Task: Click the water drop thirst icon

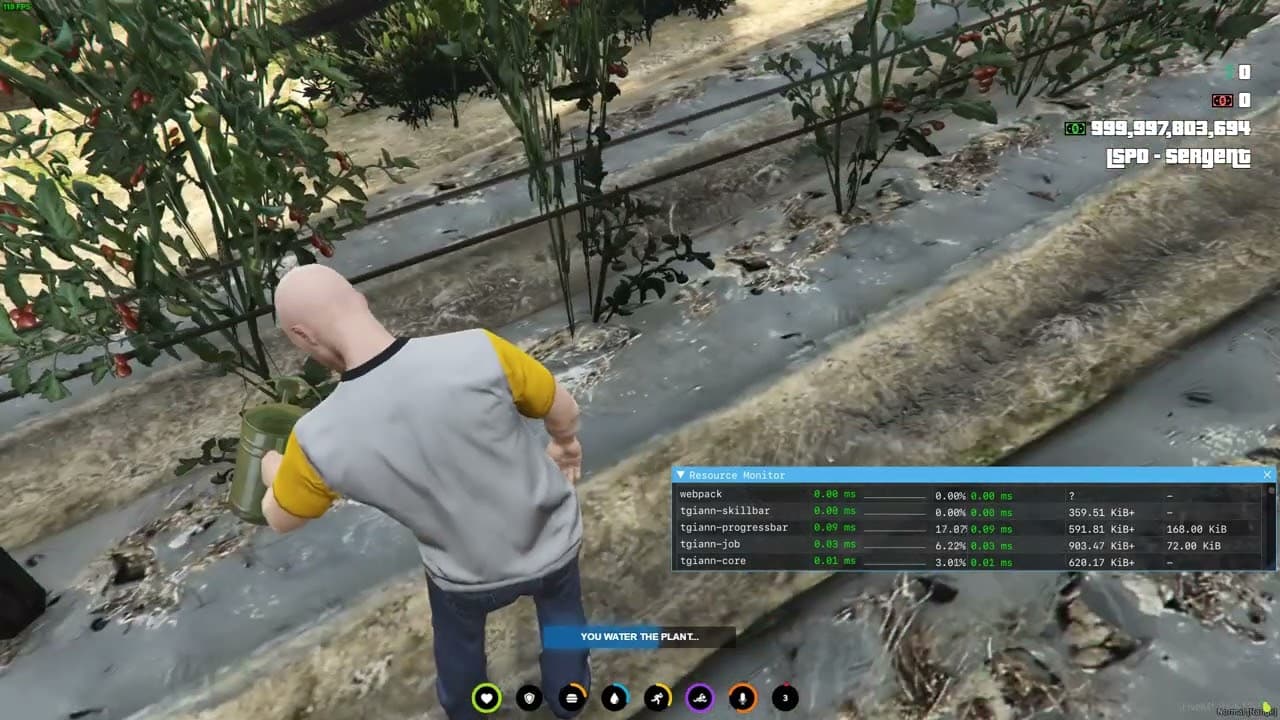Action: [x=613, y=697]
